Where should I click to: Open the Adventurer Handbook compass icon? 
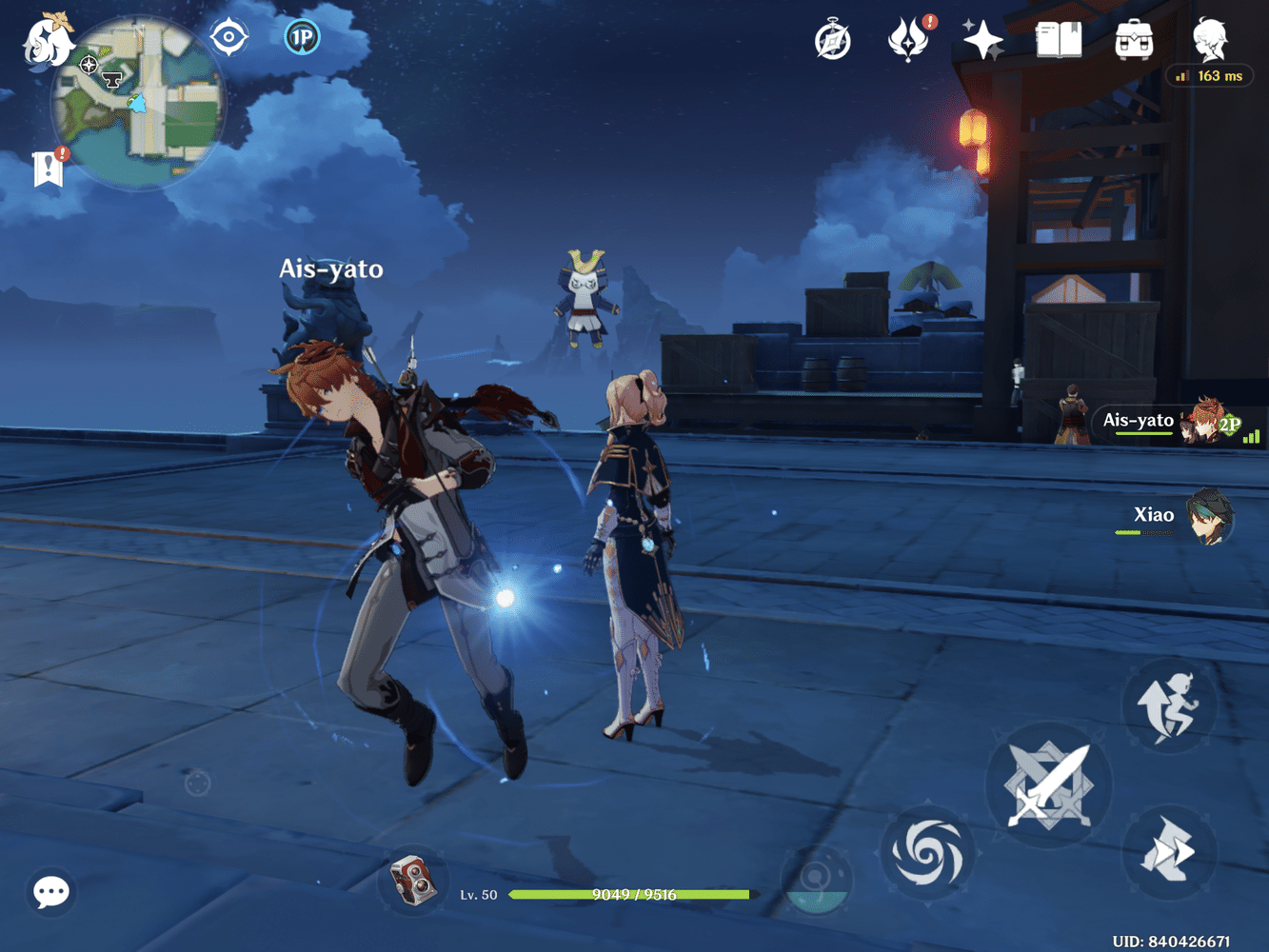point(832,40)
